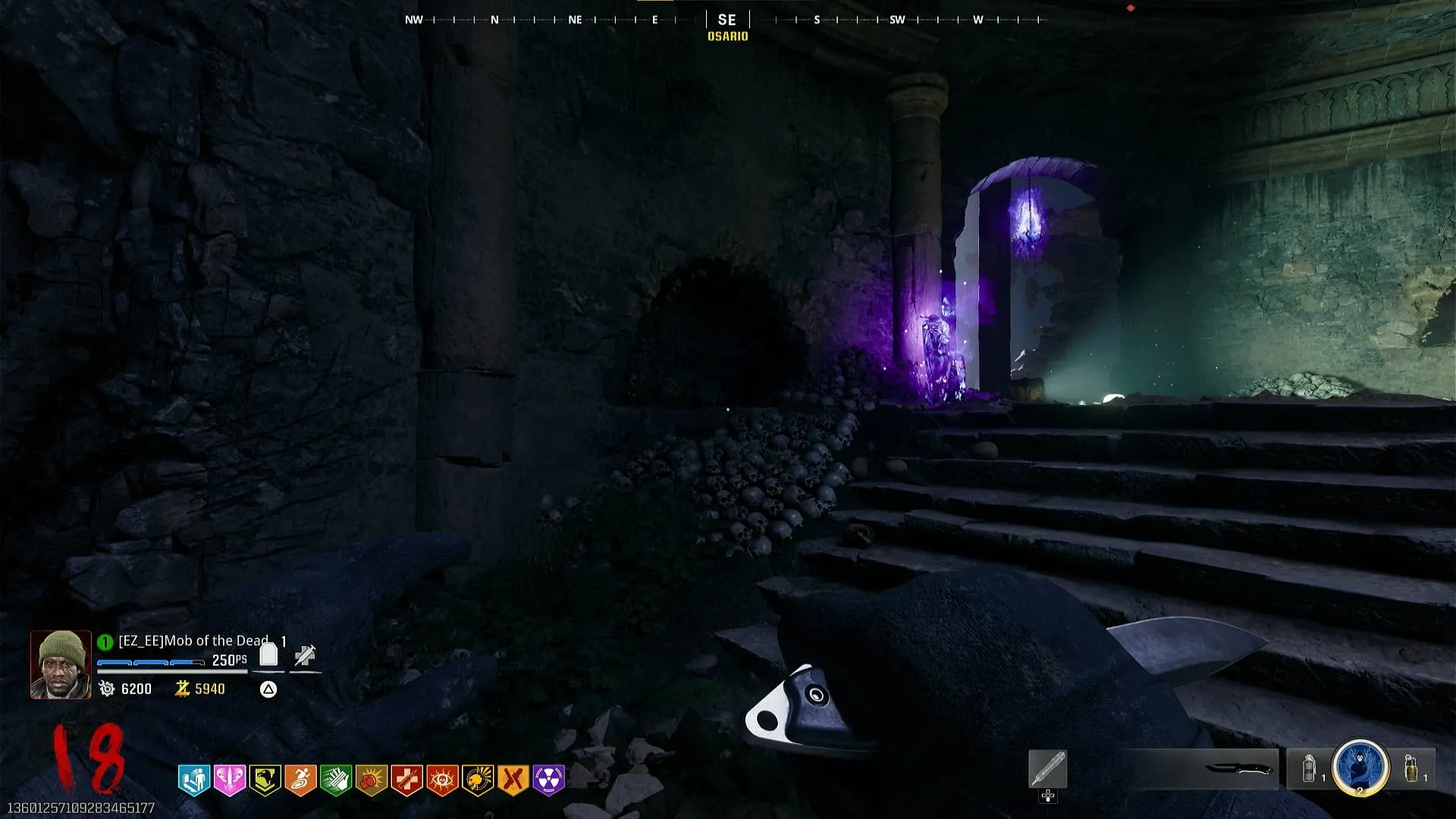Select the self-revive syringe cross icon
This screenshot has height=819, width=1456.
(305, 655)
